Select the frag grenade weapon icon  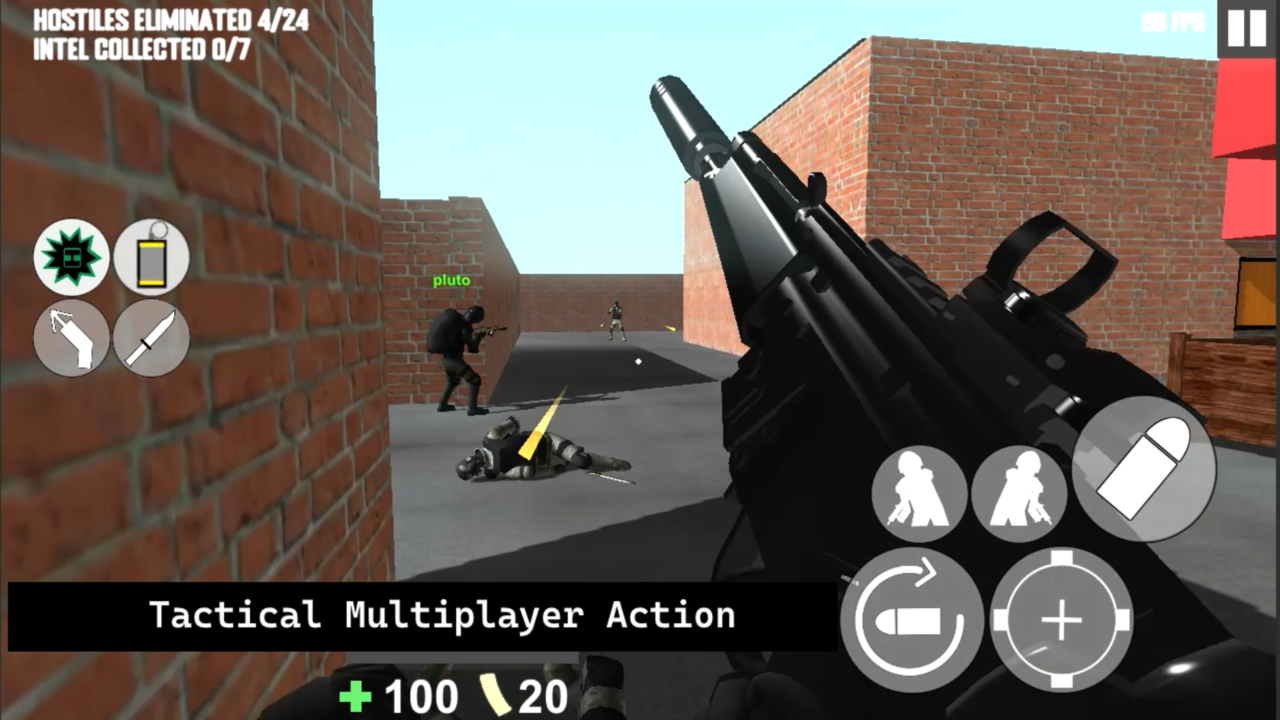tap(71, 258)
